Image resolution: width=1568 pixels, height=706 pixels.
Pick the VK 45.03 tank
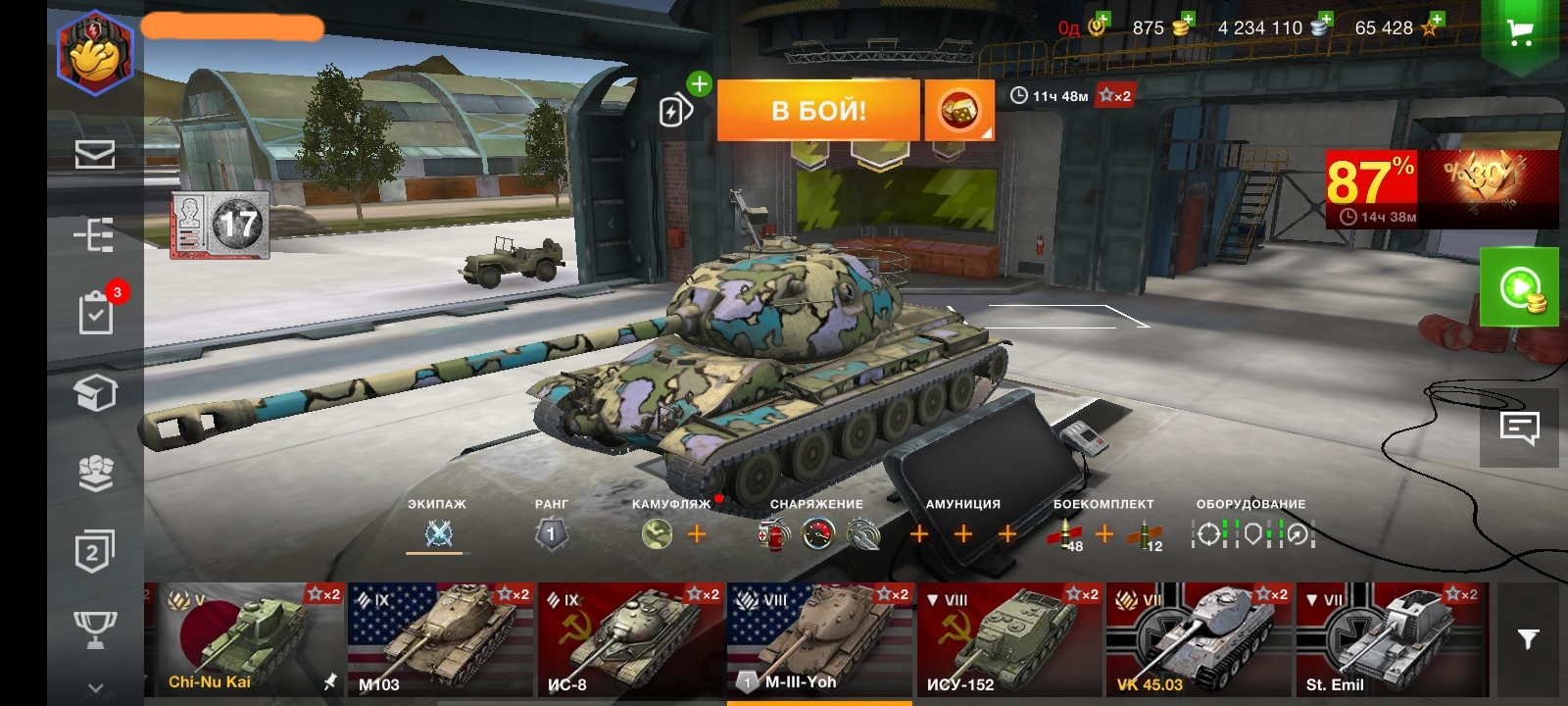[1199, 639]
